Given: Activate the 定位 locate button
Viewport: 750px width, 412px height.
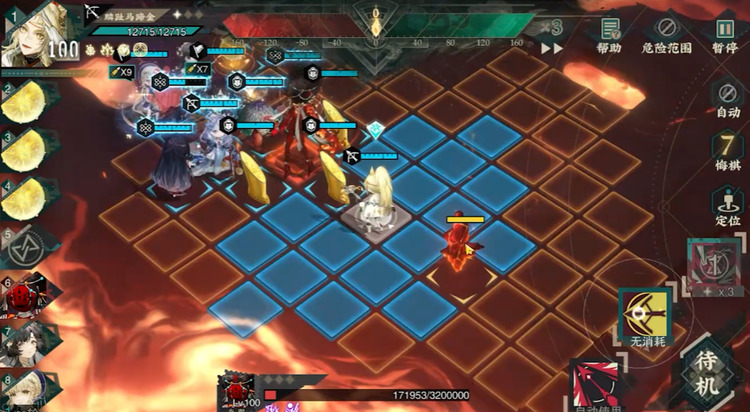Looking at the screenshot, I should point(727,205).
